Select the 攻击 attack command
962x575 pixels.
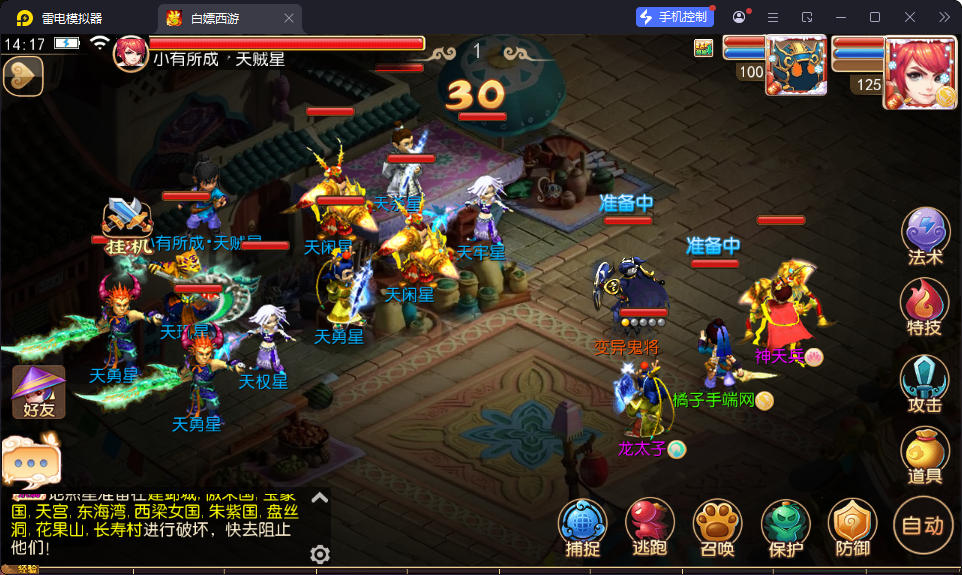pos(925,381)
